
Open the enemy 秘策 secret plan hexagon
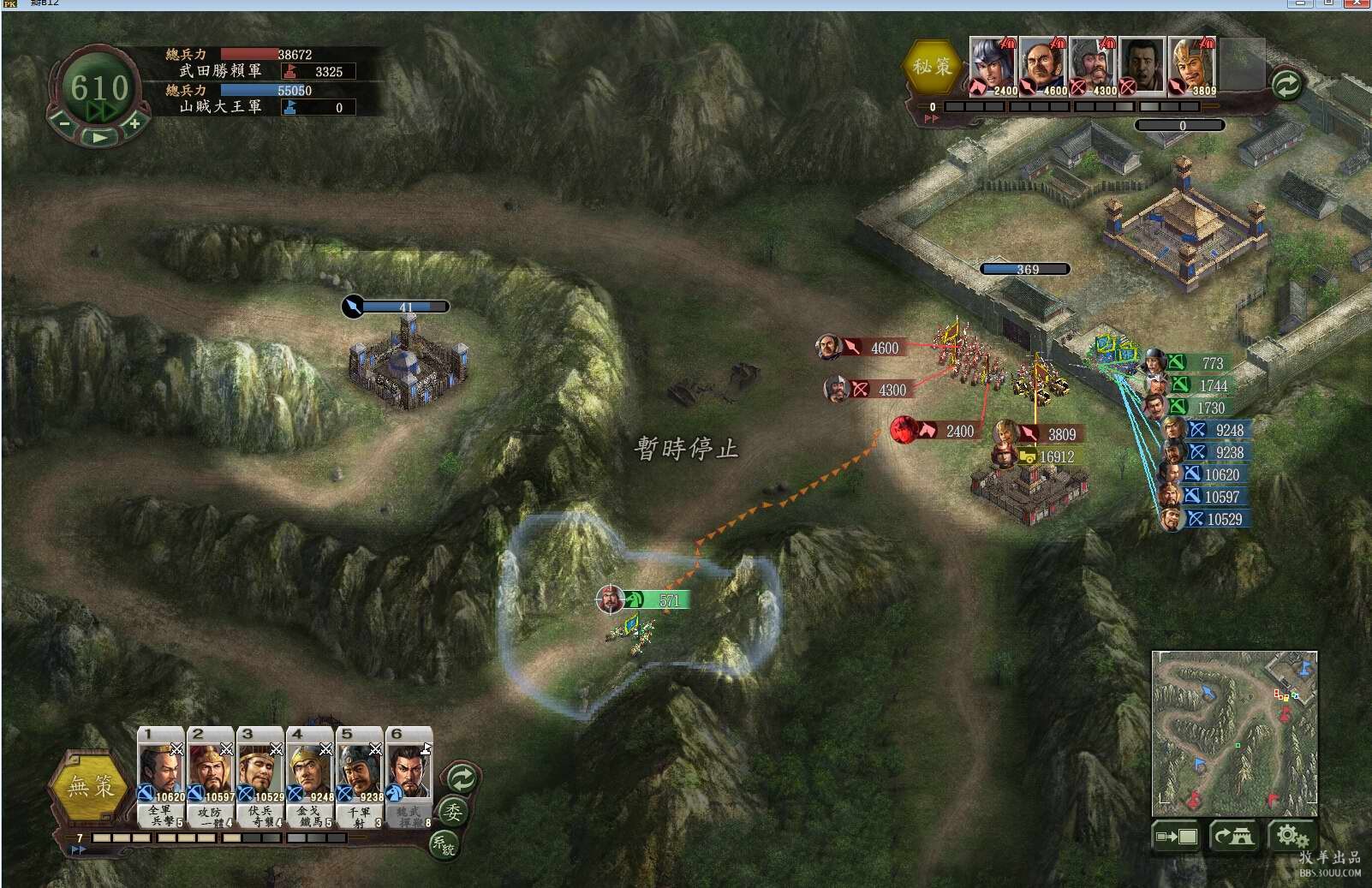pos(932,66)
